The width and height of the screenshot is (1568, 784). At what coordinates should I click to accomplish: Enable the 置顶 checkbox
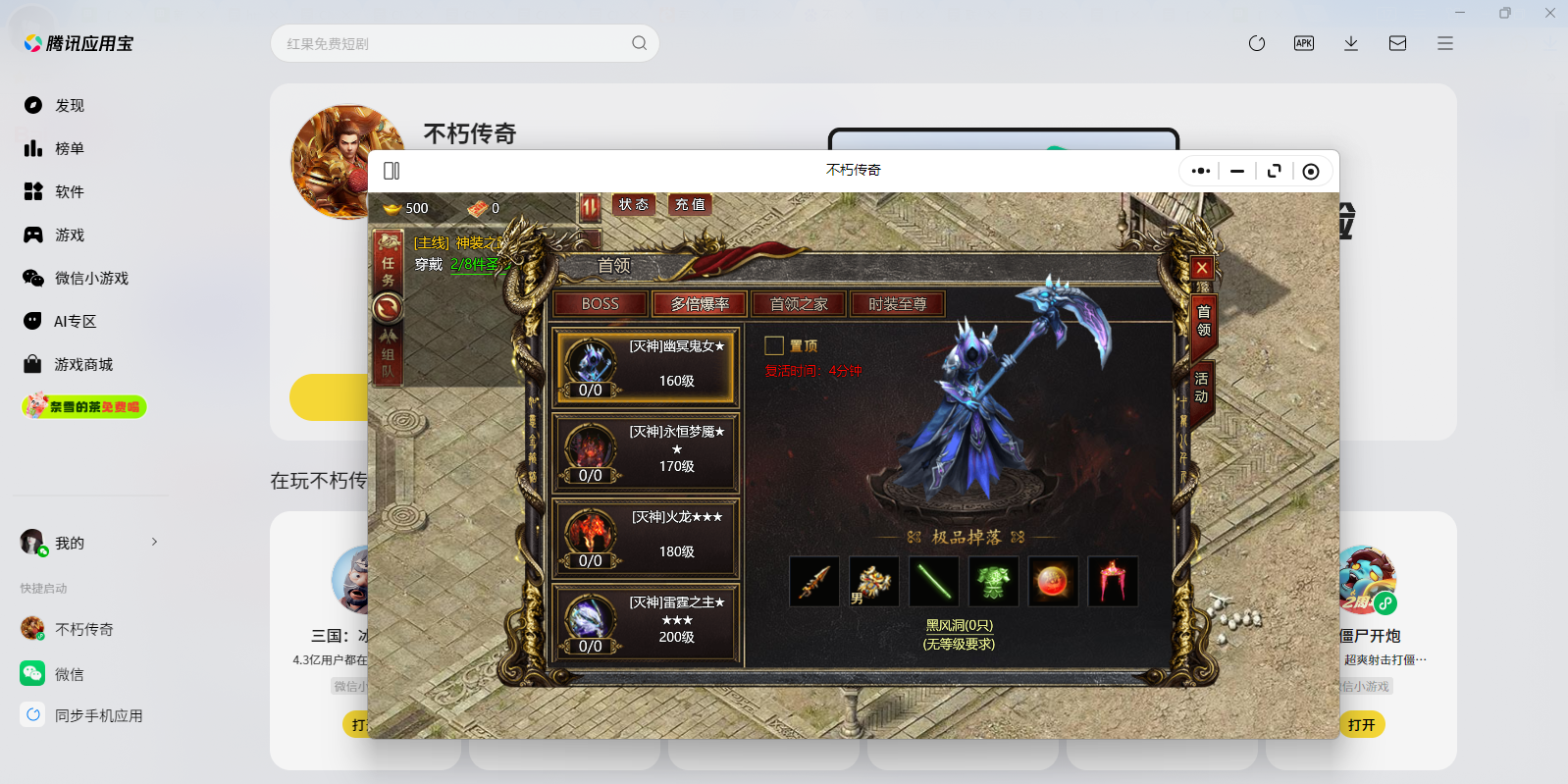tap(774, 345)
